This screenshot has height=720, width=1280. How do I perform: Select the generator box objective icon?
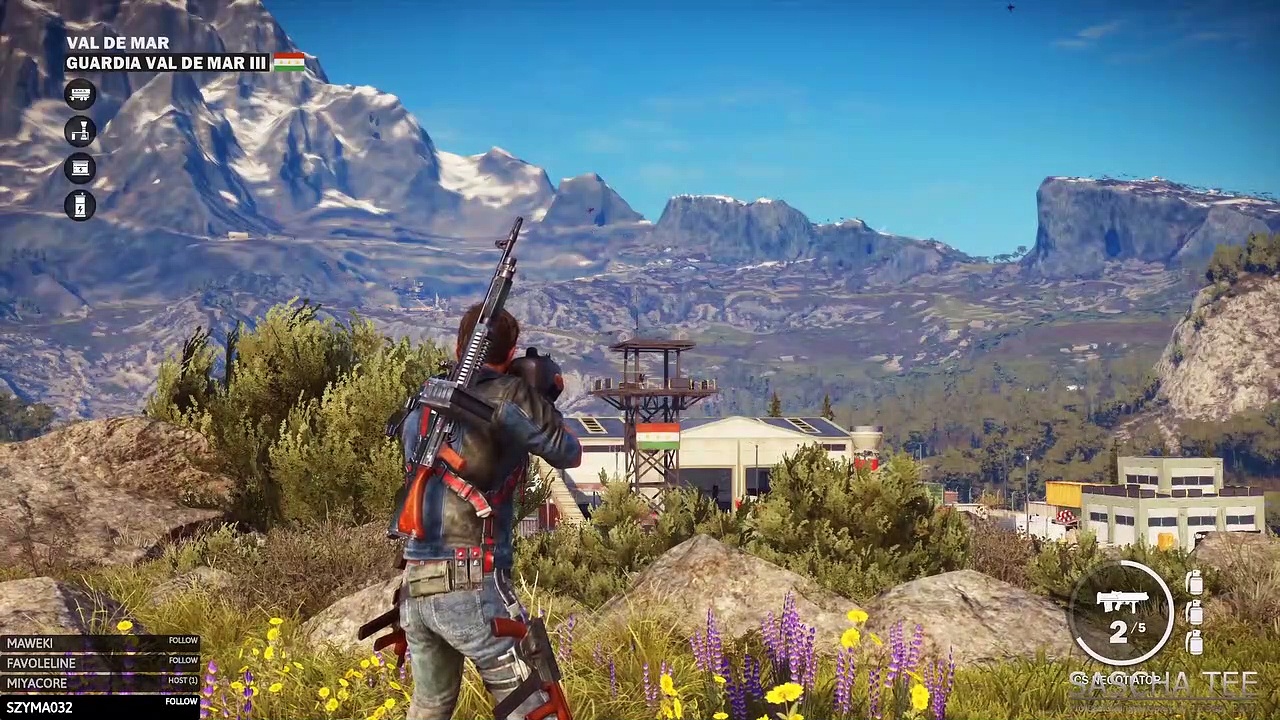80,168
